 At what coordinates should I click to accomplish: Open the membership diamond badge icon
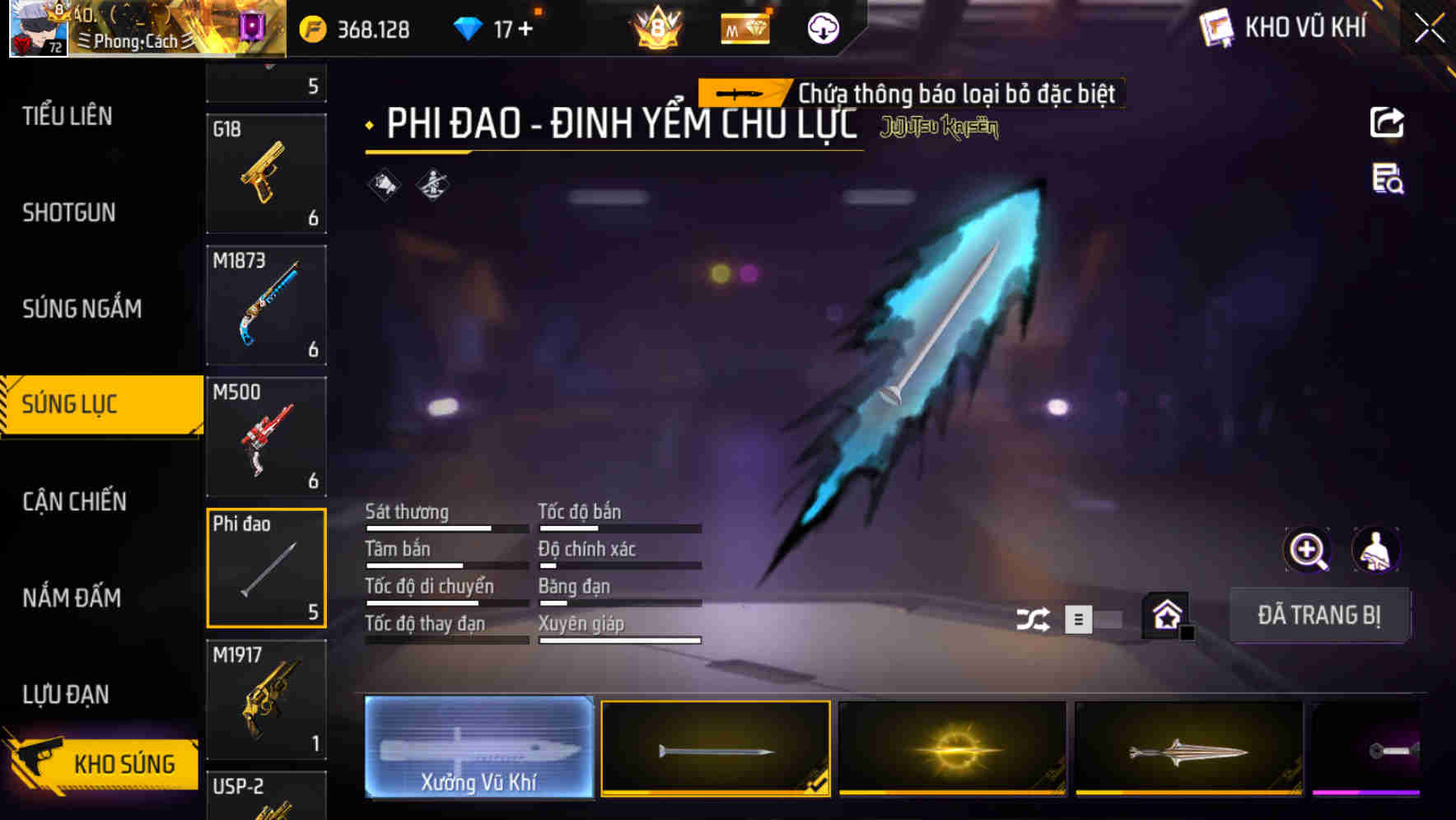pos(744,27)
